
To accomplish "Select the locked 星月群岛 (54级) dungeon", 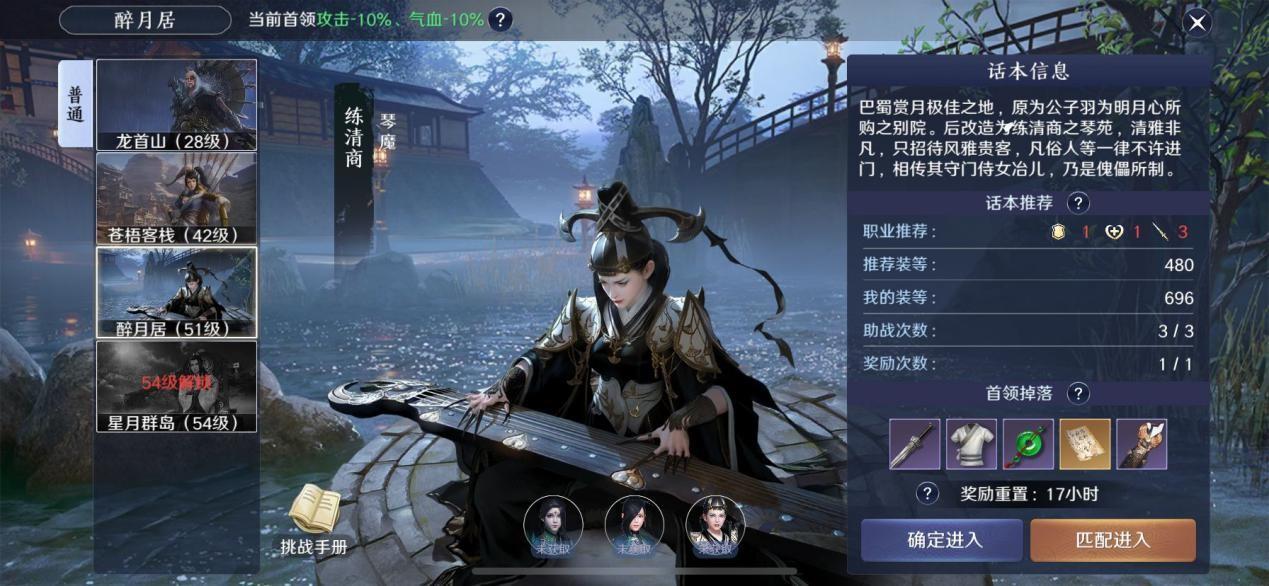I will pyautogui.click(x=176, y=386).
